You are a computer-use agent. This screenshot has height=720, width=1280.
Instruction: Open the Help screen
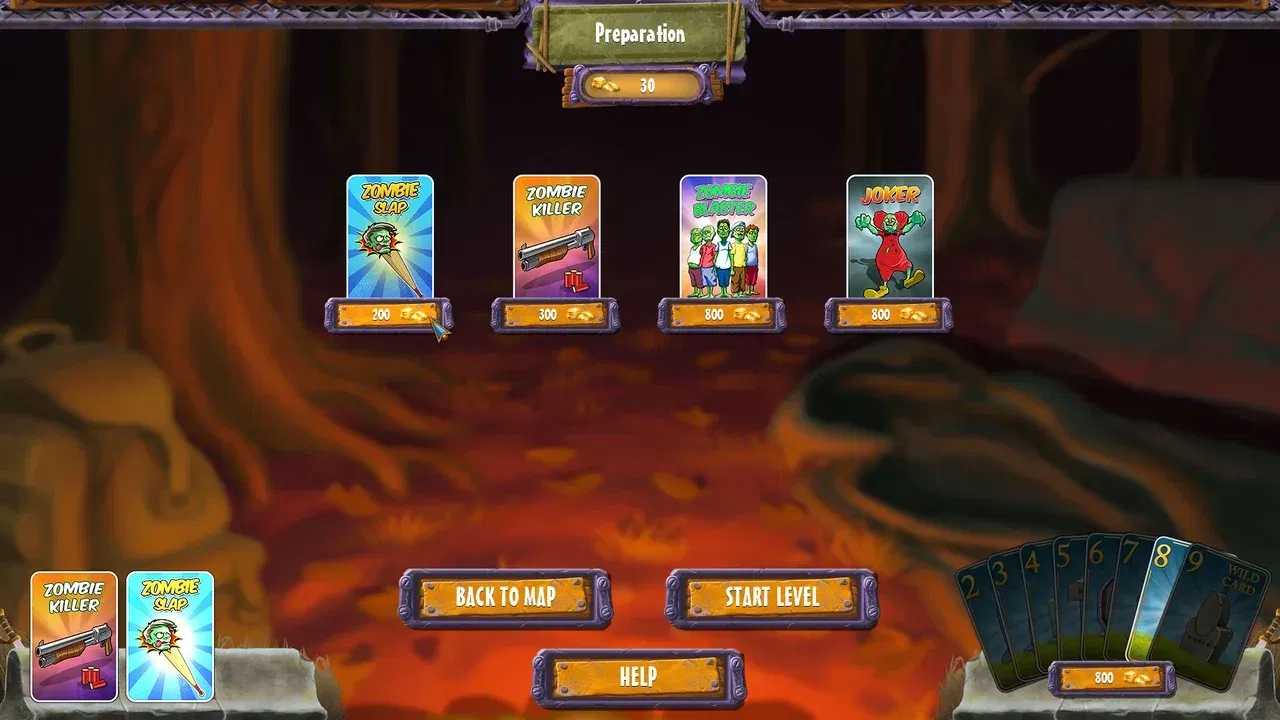click(640, 675)
